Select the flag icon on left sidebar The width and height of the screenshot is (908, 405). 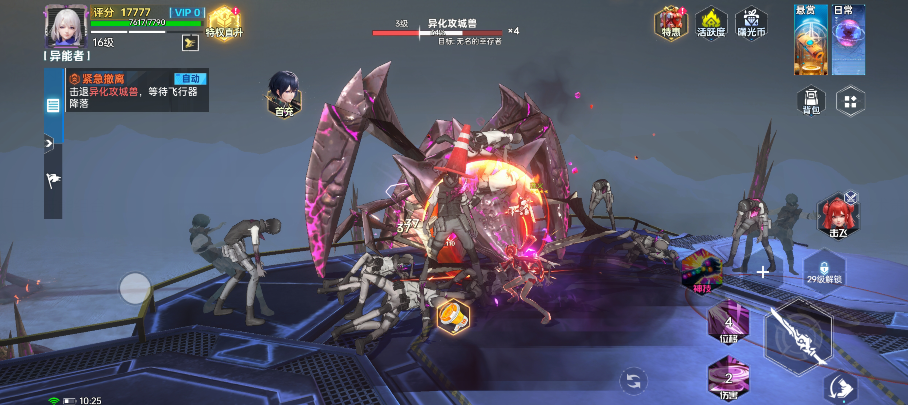[x=53, y=179]
